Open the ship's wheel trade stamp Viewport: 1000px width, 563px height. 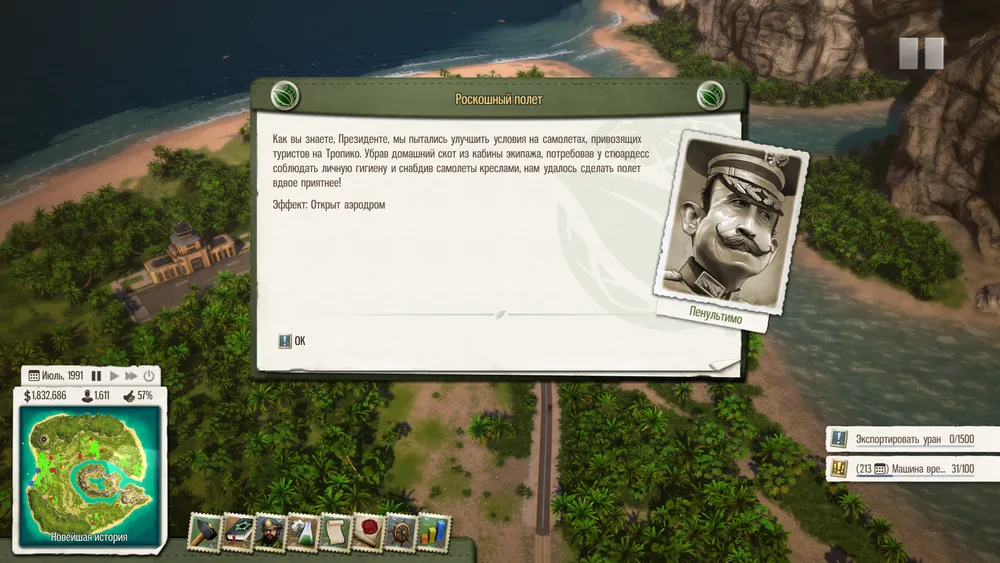(x=400, y=533)
